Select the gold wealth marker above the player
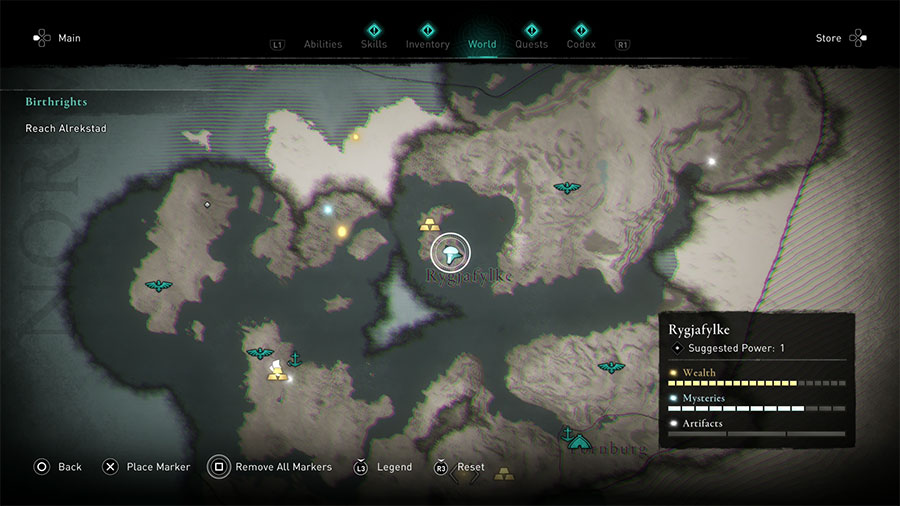 [x=429, y=223]
